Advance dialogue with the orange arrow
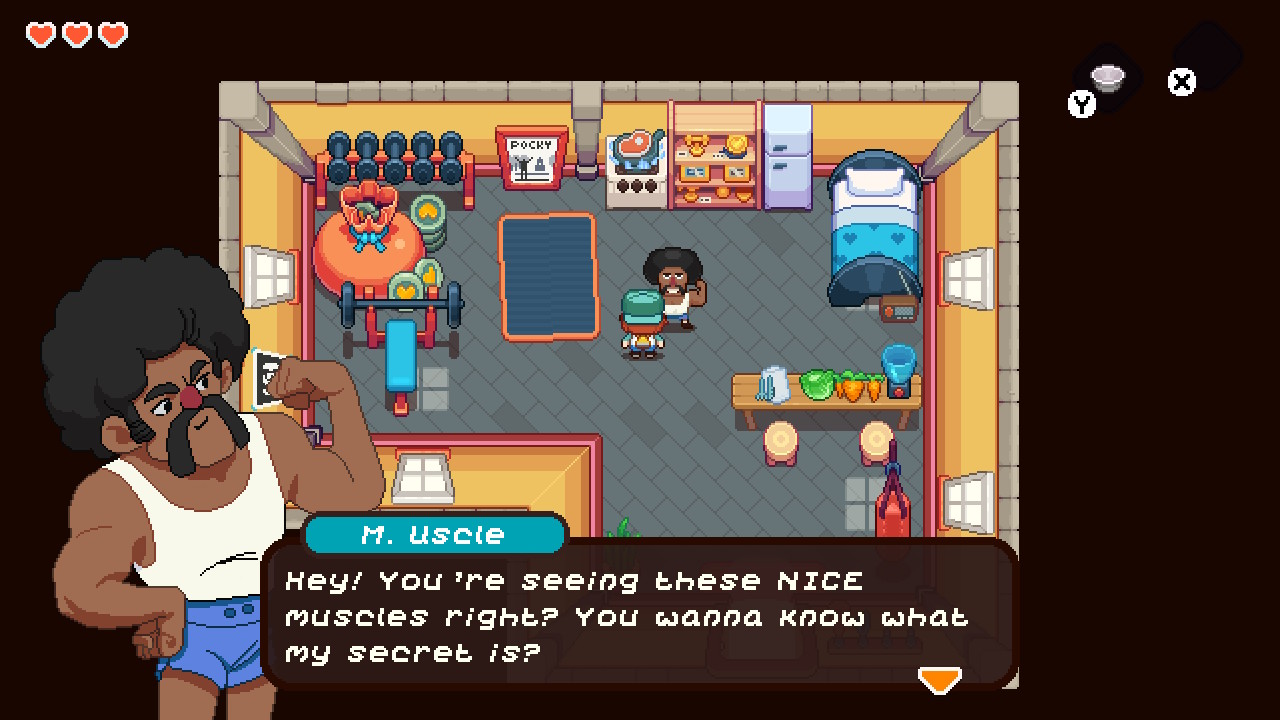 point(939,680)
